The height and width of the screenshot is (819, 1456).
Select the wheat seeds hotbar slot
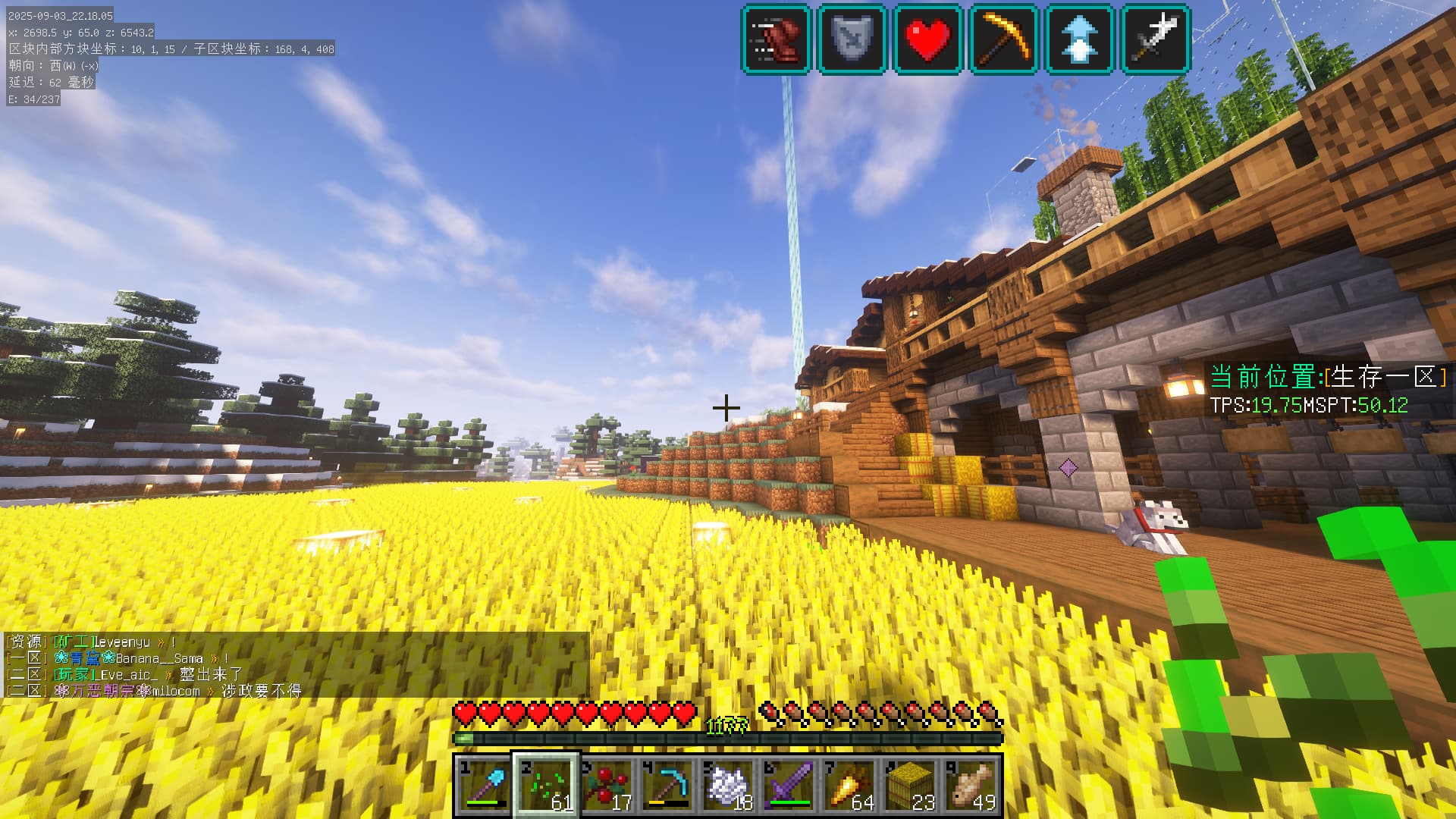pyautogui.click(x=546, y=785)
